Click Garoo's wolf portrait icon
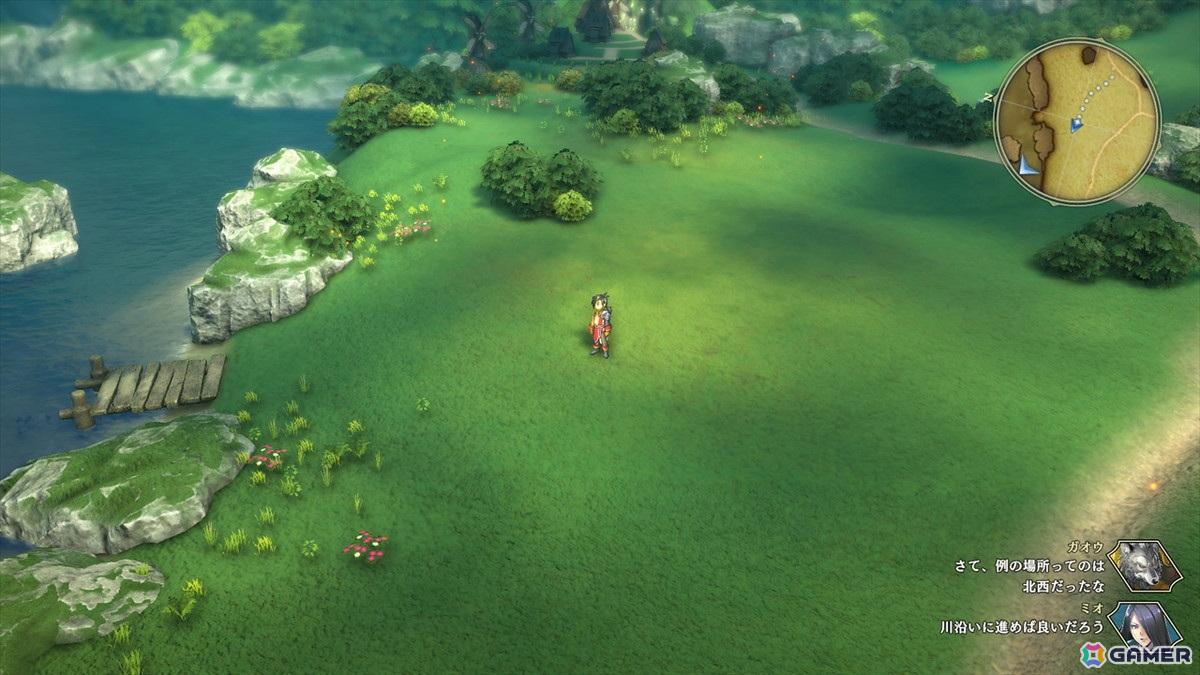The height and width of the screenshot is (675, 1200). click(1144, 567)
